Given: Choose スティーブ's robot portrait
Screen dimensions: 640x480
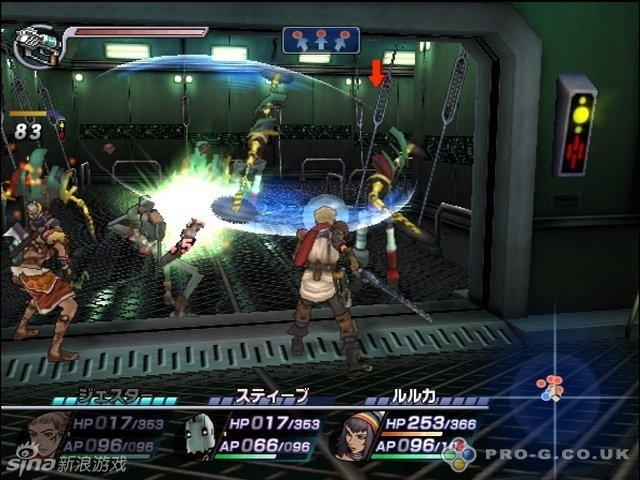Looking at the screenshot, I should pos(200,435).
